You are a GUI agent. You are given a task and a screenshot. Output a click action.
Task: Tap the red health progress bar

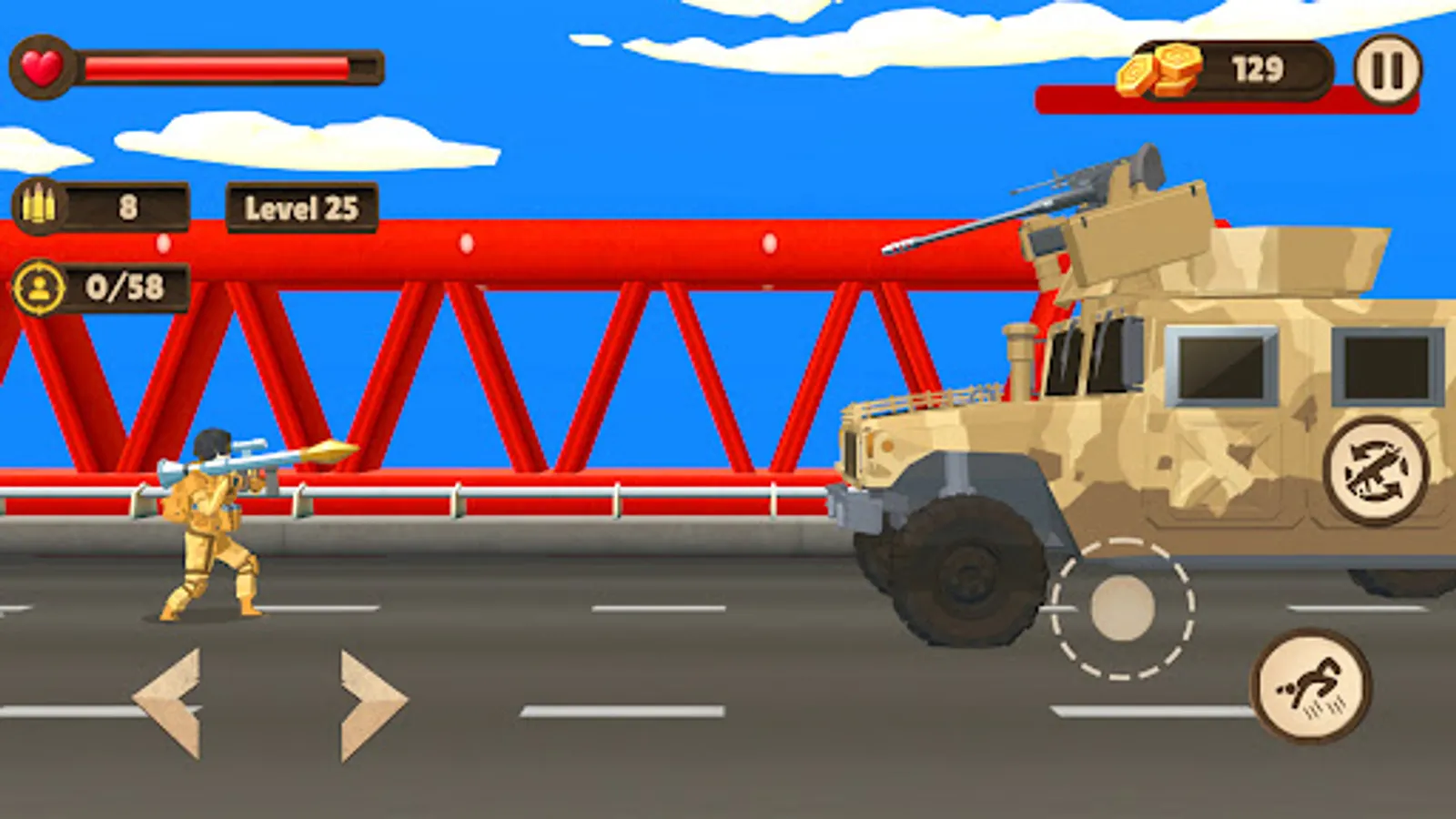click(x=218, y=65)
